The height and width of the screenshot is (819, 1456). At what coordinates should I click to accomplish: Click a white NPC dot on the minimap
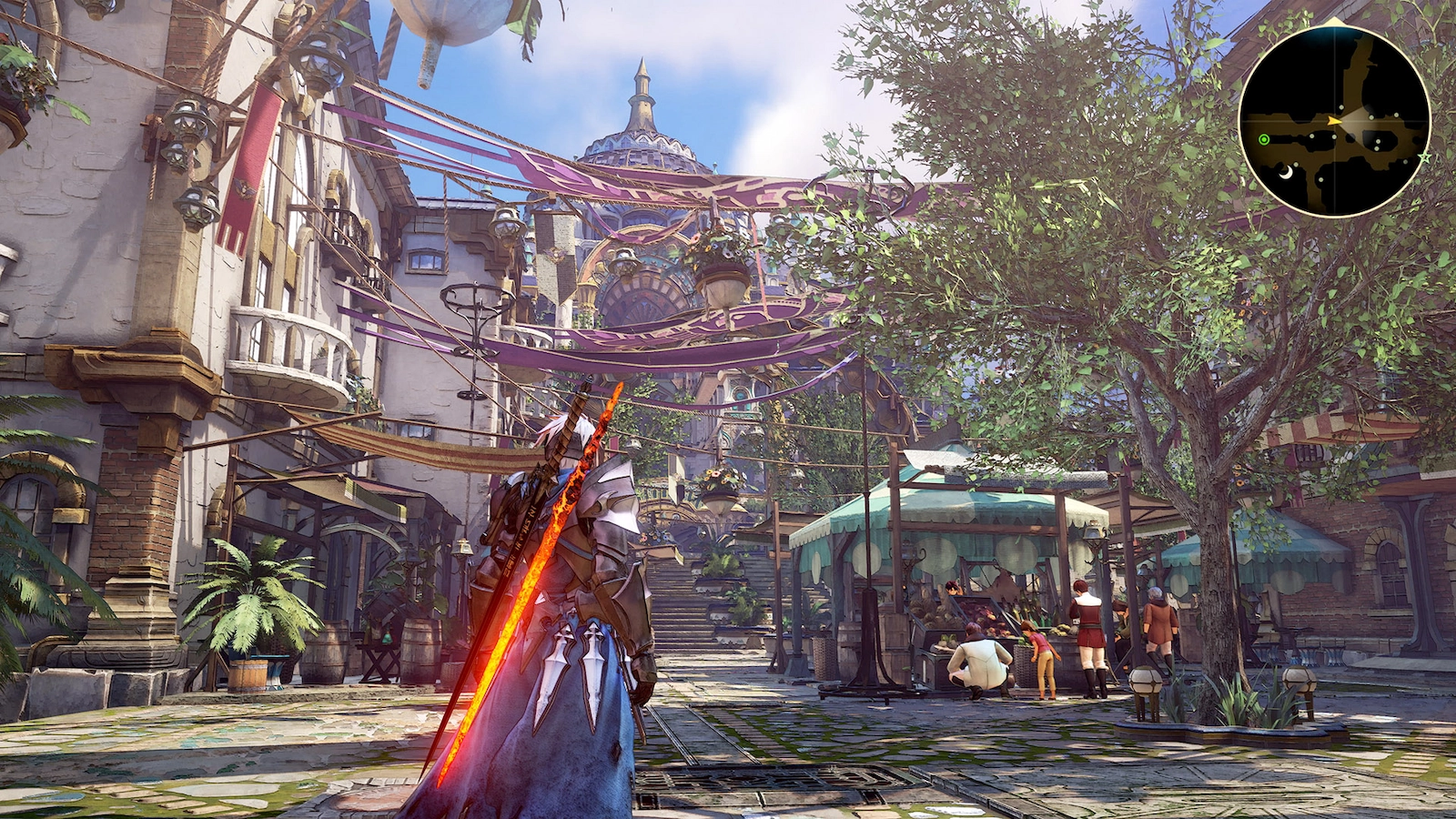[1341, 107]
